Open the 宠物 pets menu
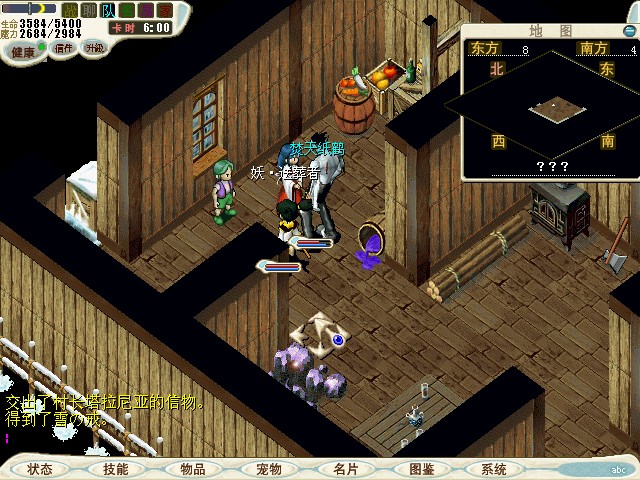Image resolution: width=640 pixels, height=480 pixels. pyautogui.click(x=268, y=468)
